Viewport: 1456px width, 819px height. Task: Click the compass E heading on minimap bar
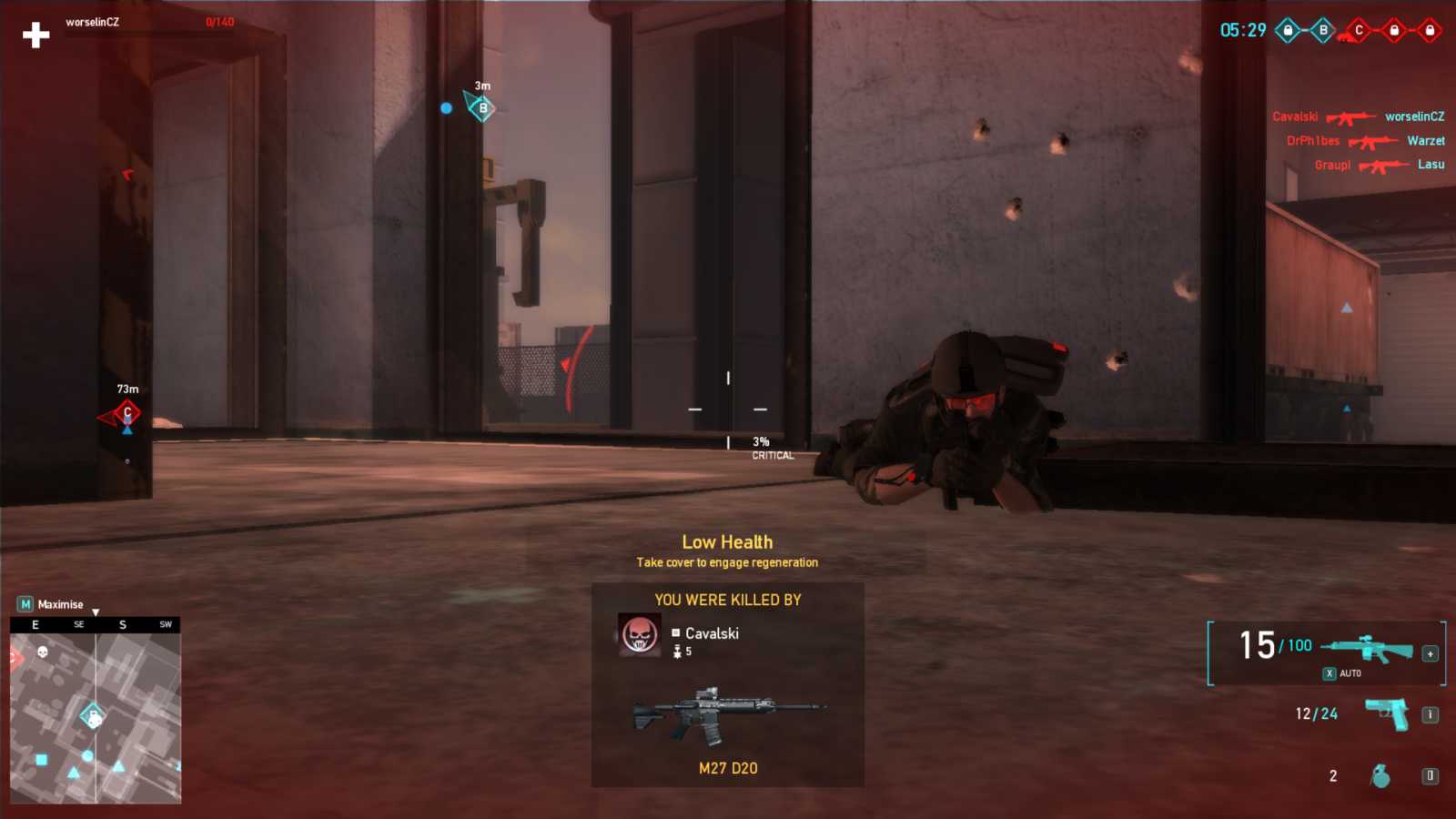pyautogui.click(x=35, y=624)
